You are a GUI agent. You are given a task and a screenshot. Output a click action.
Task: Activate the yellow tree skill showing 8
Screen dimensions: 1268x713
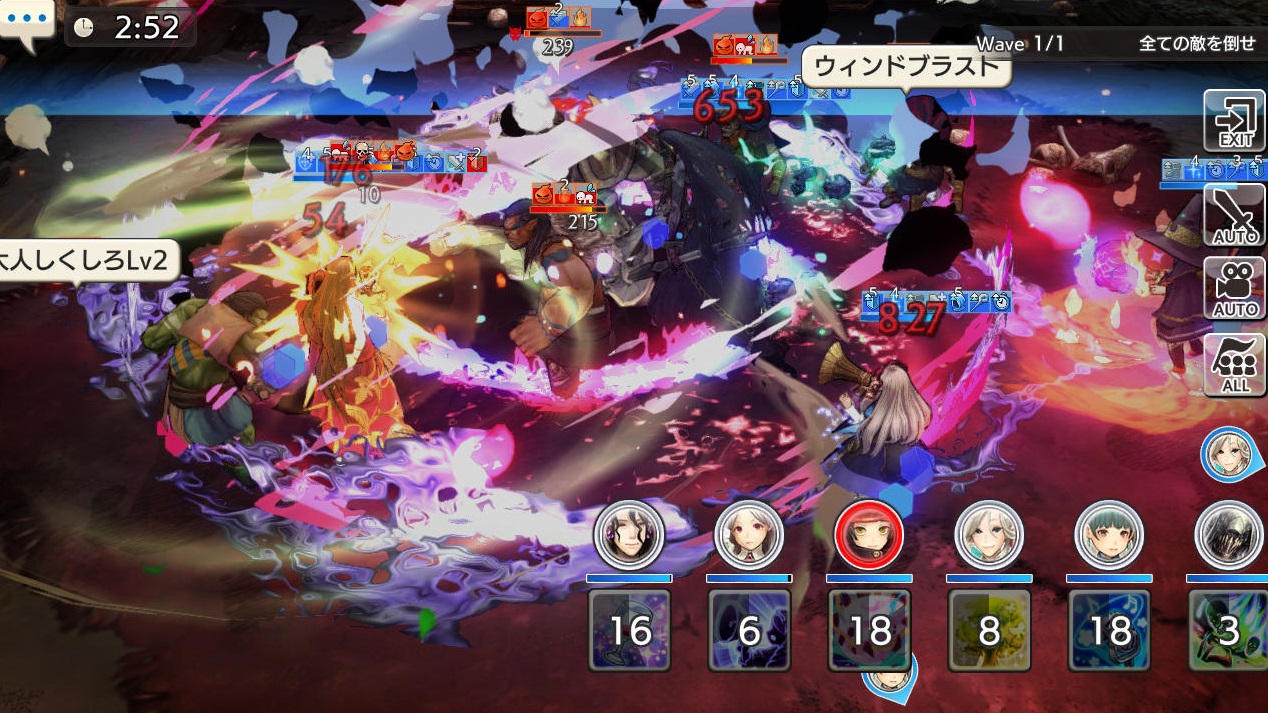point(989,630)
